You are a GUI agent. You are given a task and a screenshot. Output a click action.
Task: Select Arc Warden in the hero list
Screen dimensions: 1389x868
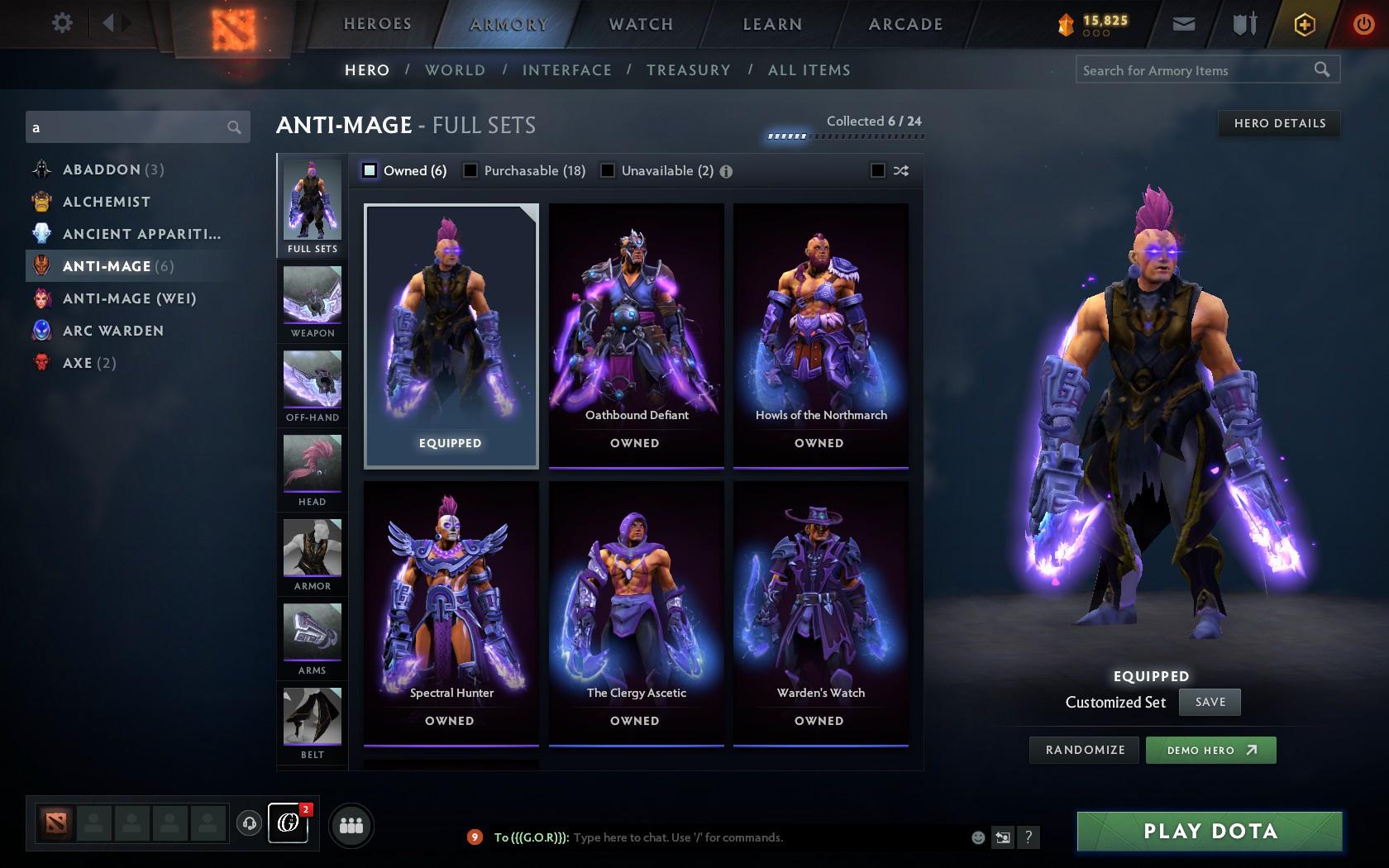click(112, 331)
